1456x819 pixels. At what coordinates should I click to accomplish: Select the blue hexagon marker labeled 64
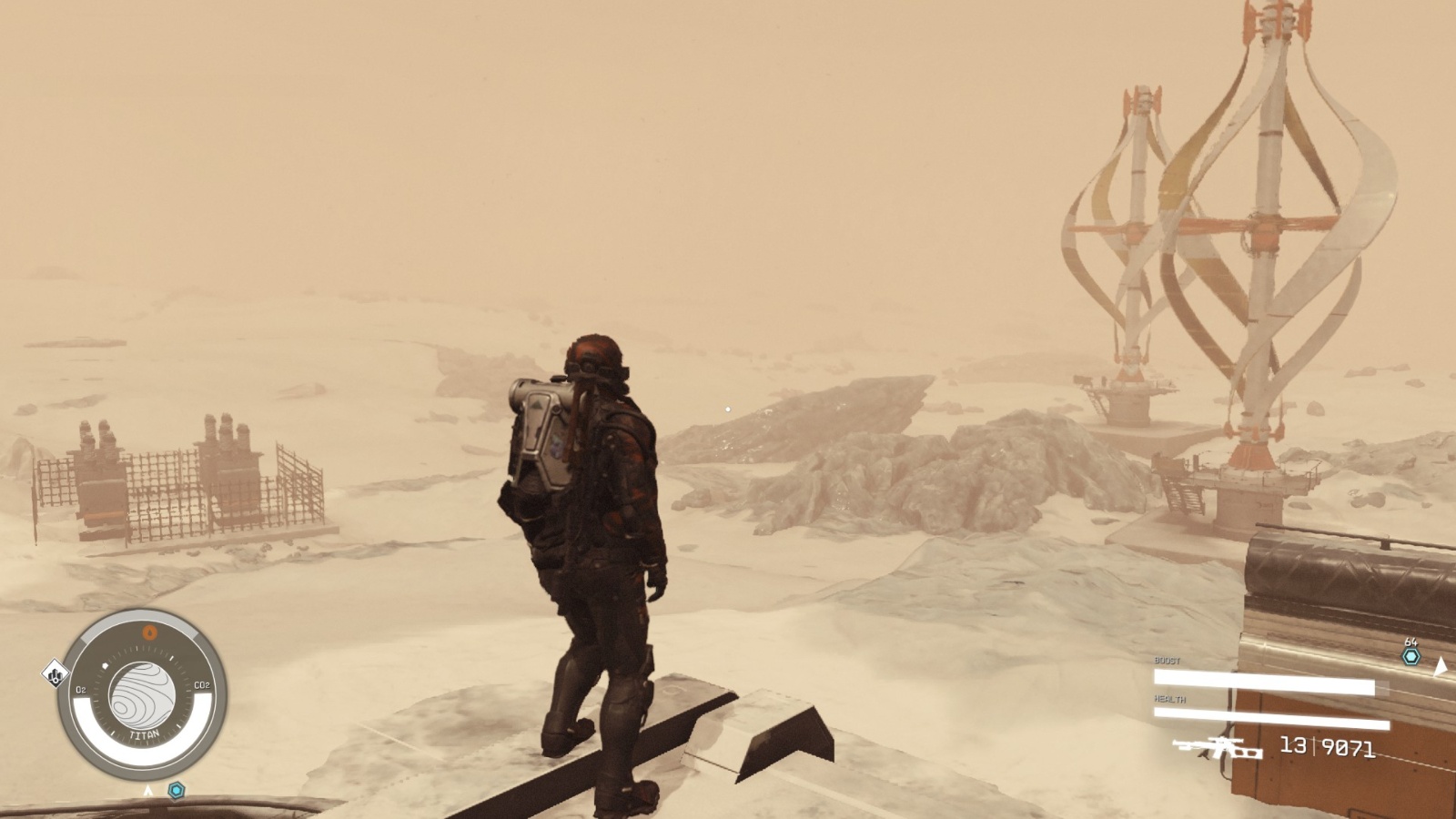(x=1410, y=656)
